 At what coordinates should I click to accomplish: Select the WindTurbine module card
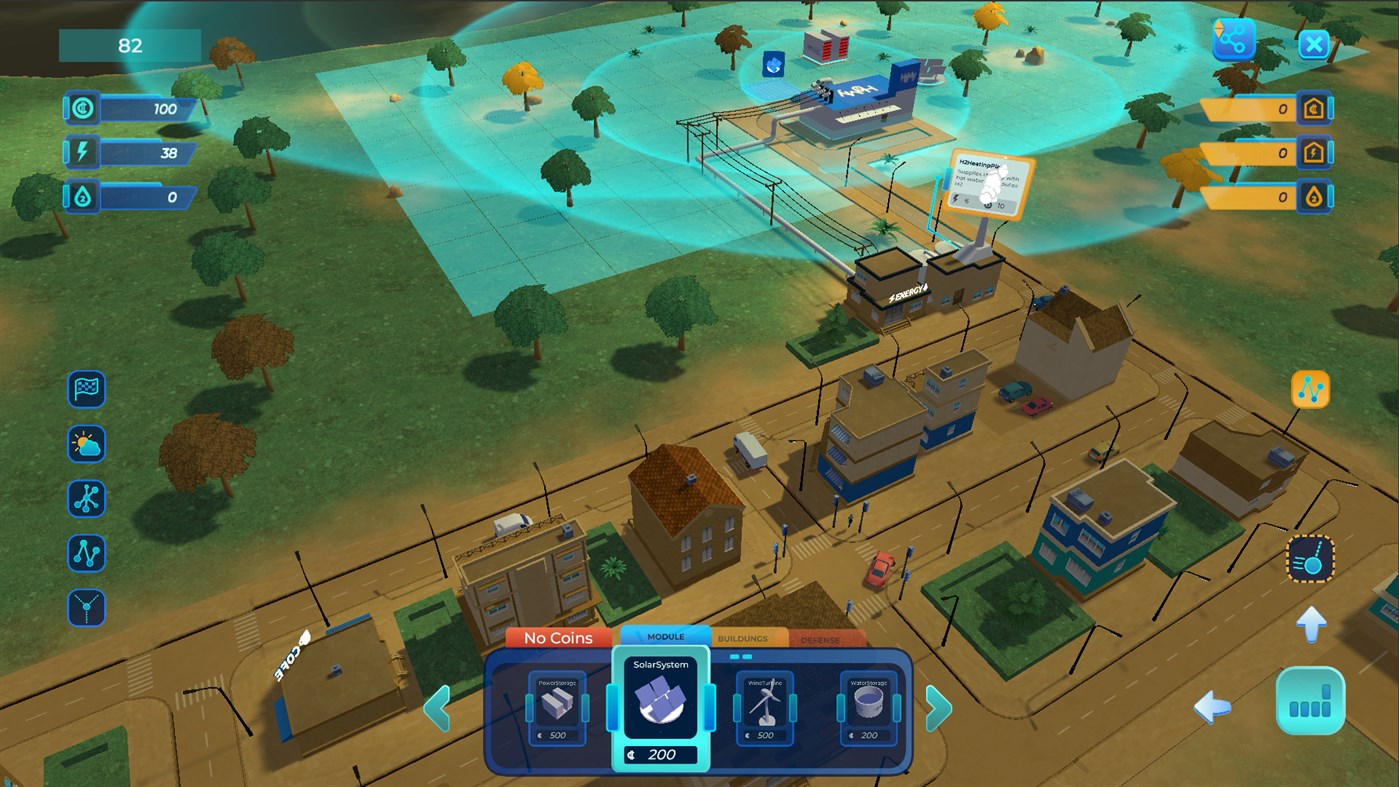point(764,707)
